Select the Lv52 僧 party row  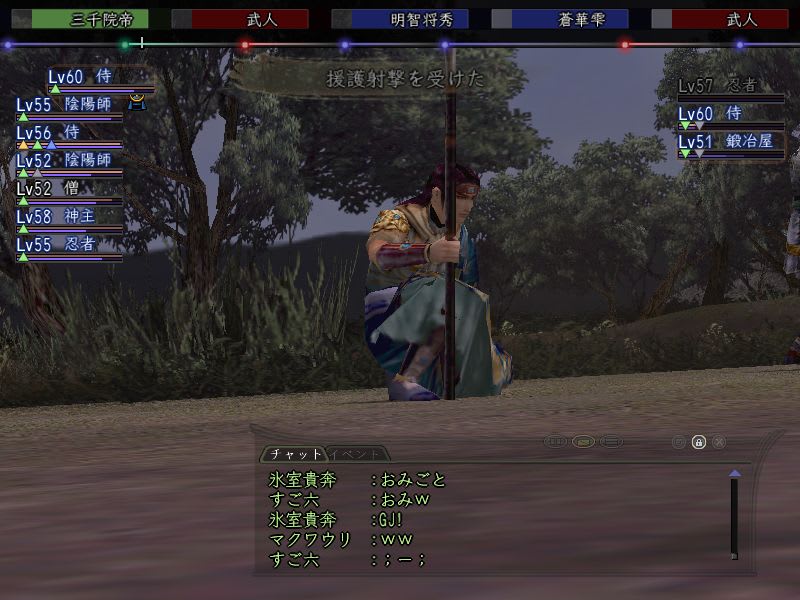click(x=53, y=188)
